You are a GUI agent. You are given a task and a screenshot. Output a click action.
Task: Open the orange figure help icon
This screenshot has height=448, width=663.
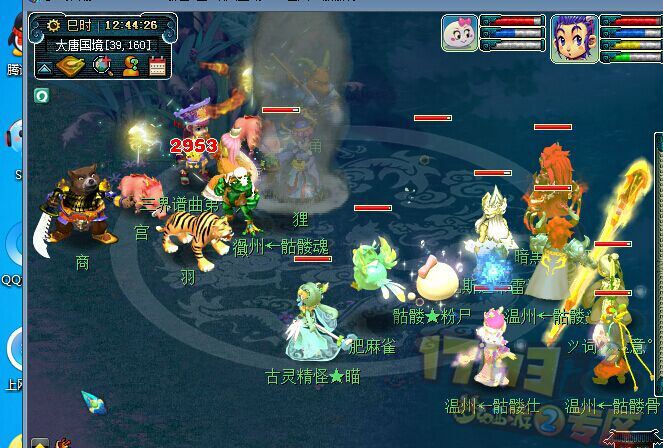[x=130, y=67]
